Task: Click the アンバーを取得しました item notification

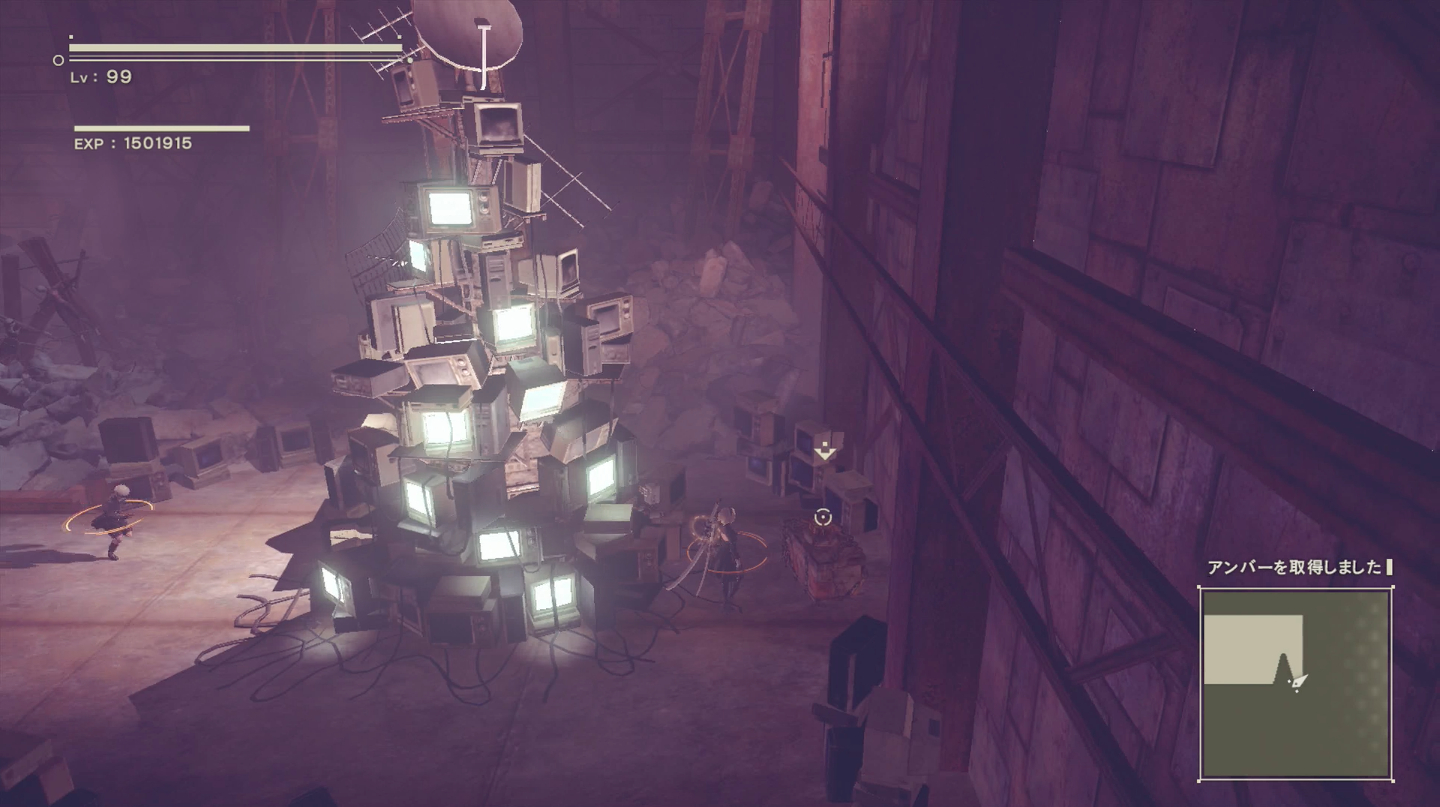Action: pos(1297,567)
